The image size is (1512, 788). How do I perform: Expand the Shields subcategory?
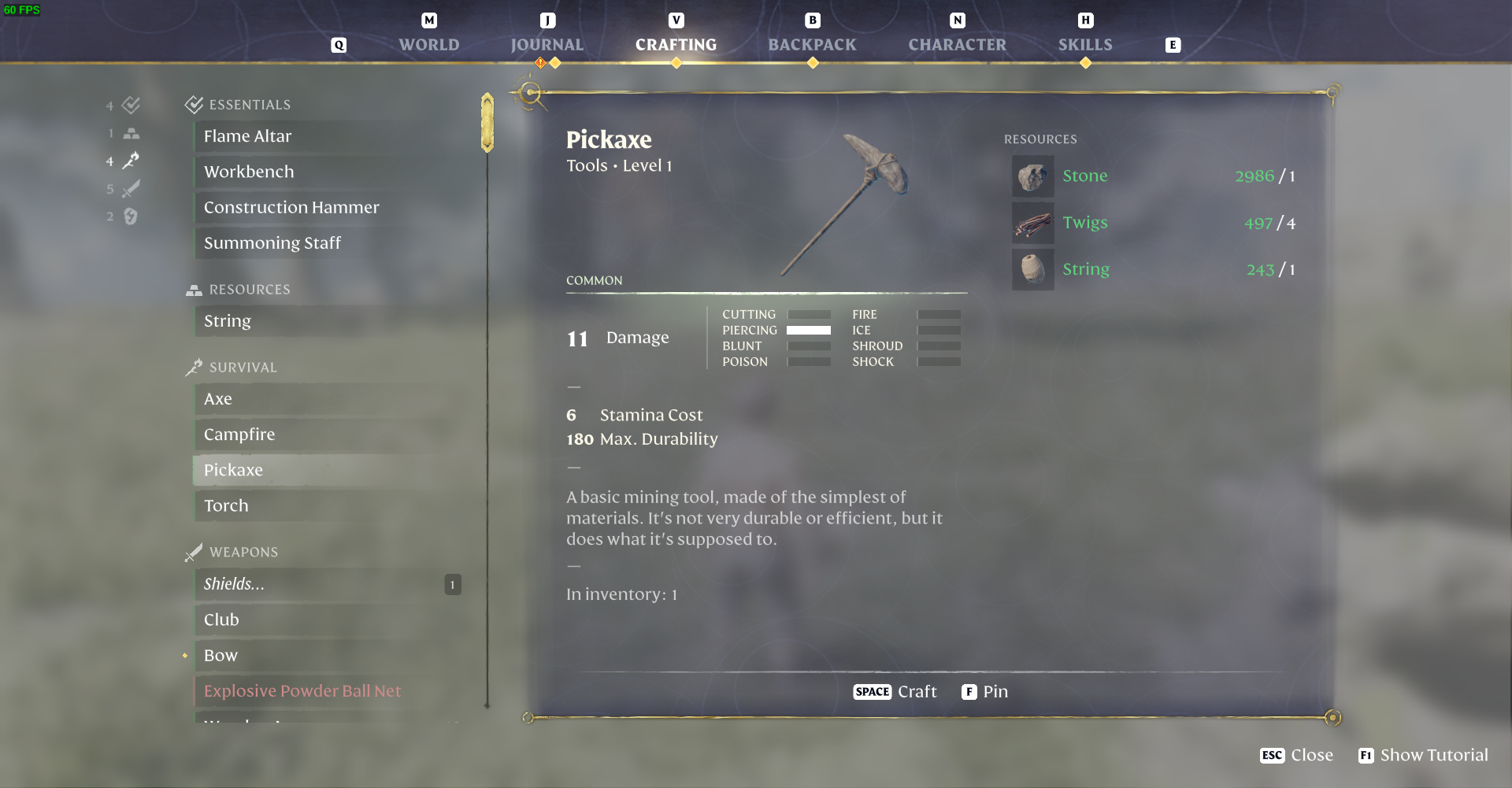coord(234,584)
